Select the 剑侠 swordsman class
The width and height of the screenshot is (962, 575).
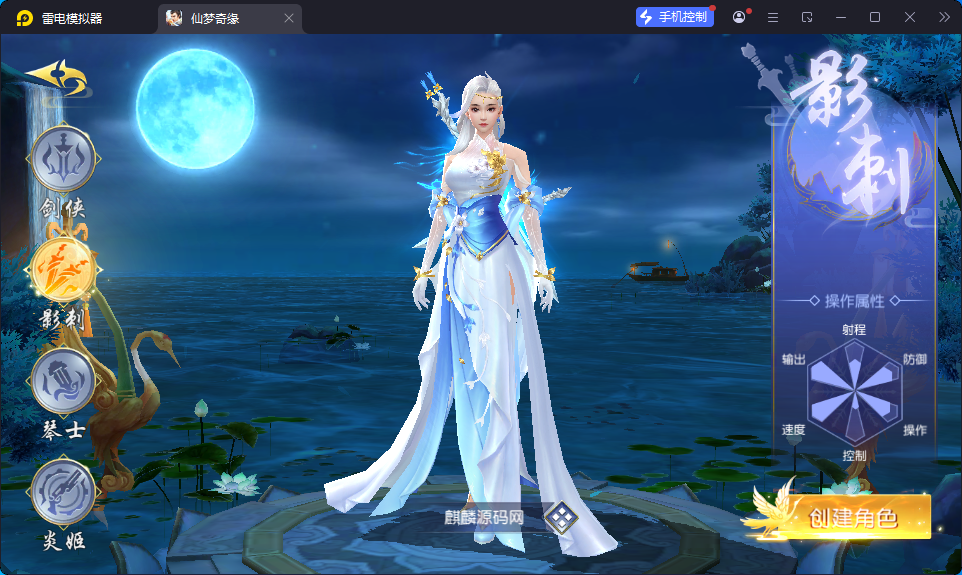63,160
